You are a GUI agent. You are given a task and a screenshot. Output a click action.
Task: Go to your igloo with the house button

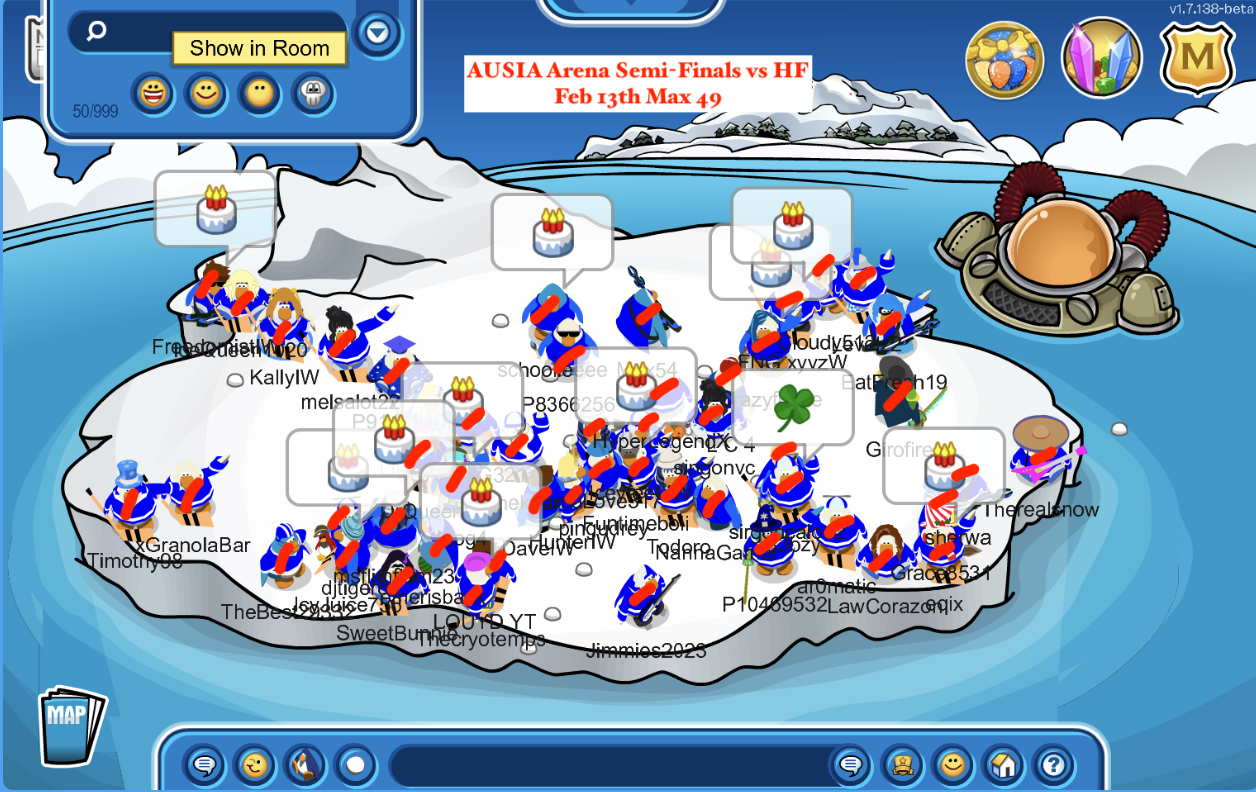click(1003, 766)
